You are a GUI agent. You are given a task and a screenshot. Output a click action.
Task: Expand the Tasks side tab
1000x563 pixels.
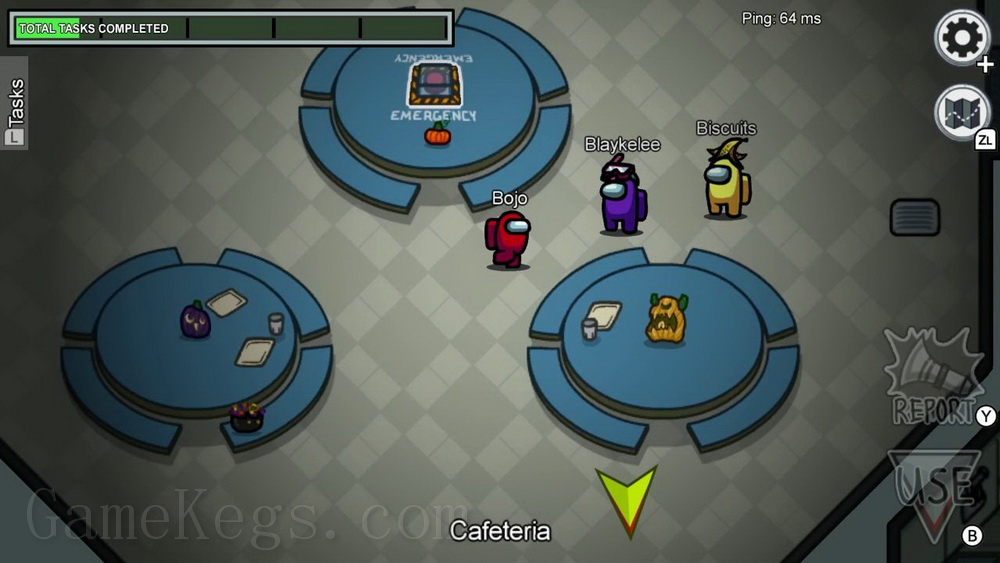coord(15,104)
